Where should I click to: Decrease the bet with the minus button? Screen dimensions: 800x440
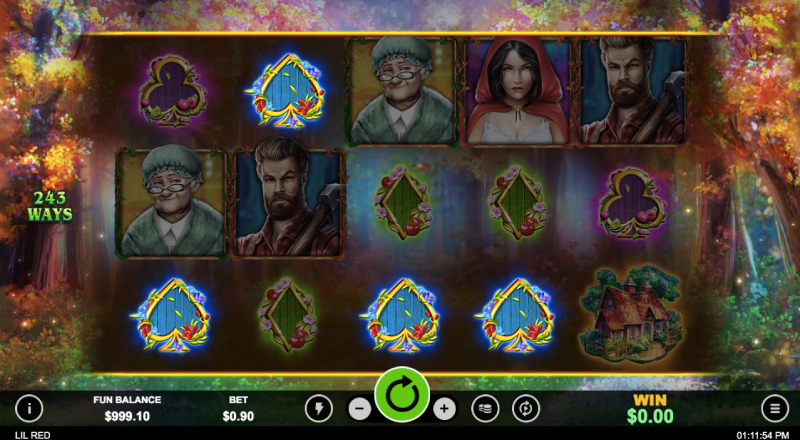point(359,408)
